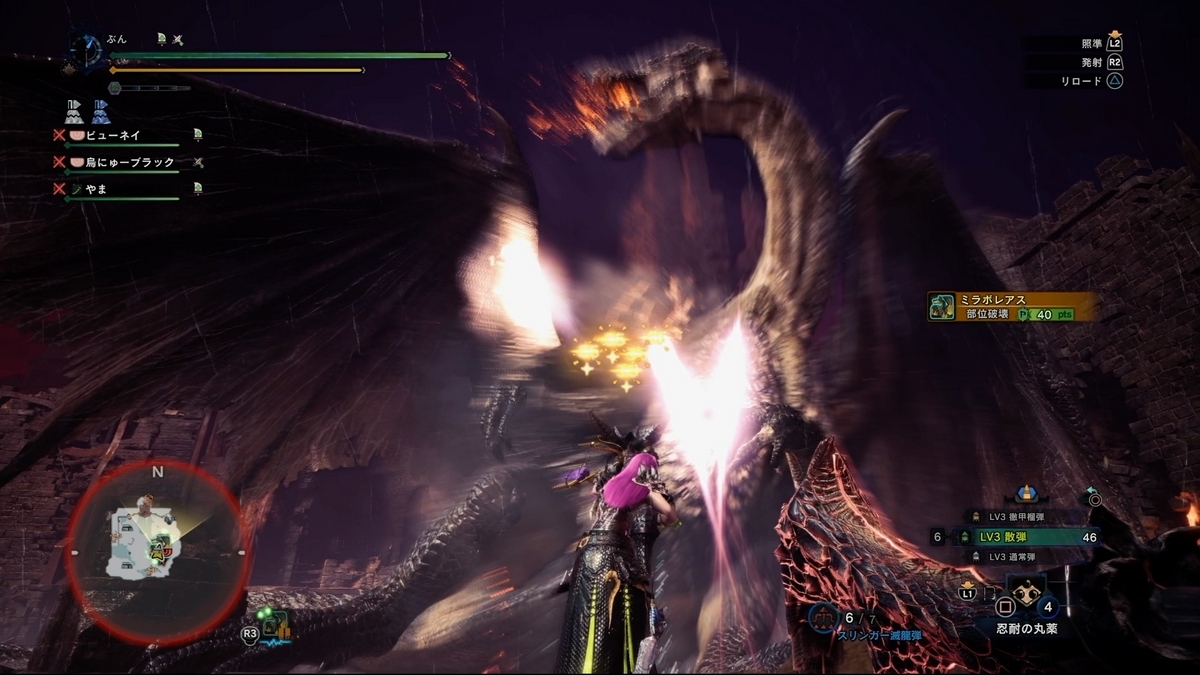This screenshot has height=675, width=1200.
Task: Select the blue specialized tool mantle icon
Action: 101,111
